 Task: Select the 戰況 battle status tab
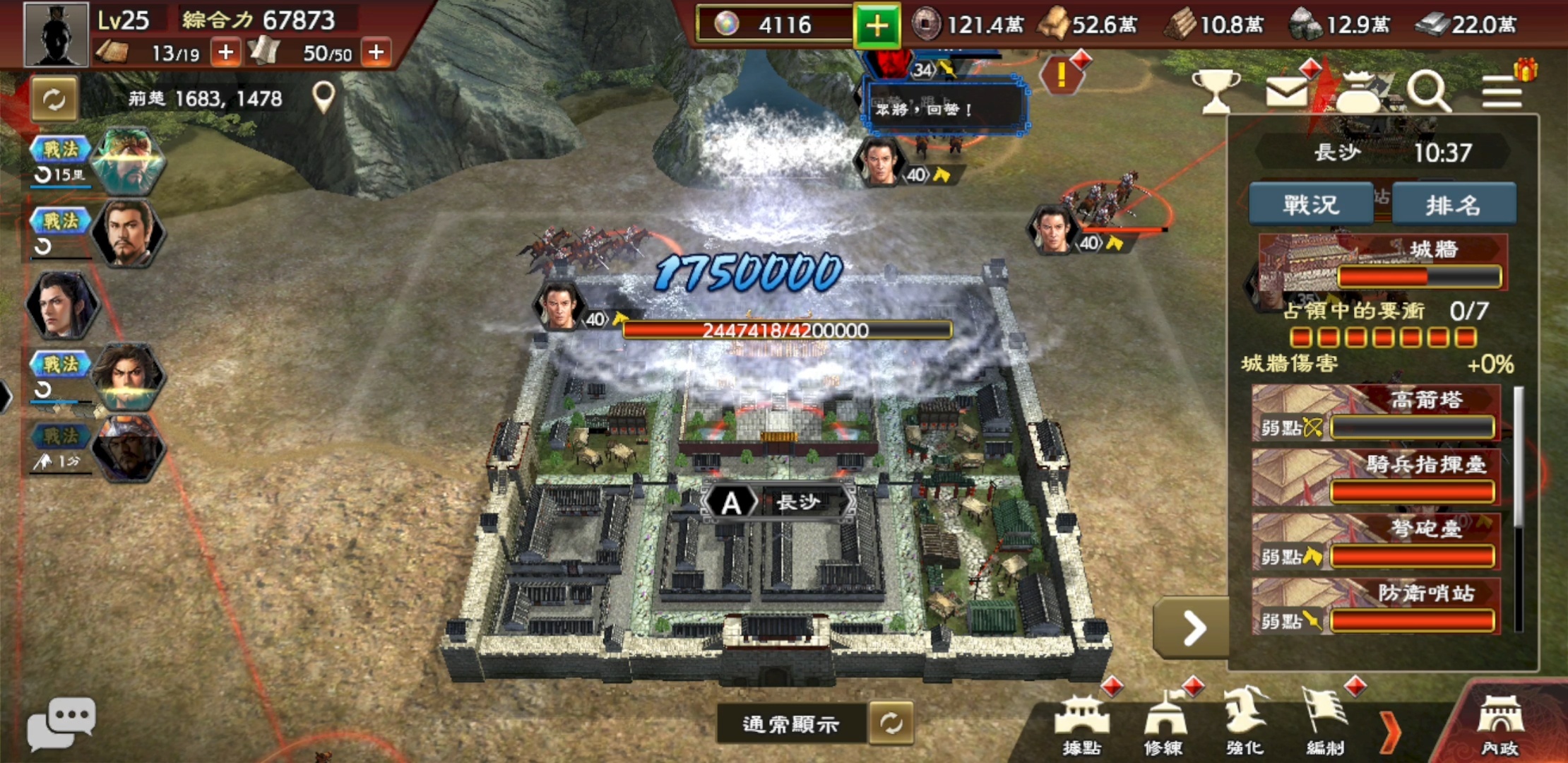click(x=1311, y=203)
